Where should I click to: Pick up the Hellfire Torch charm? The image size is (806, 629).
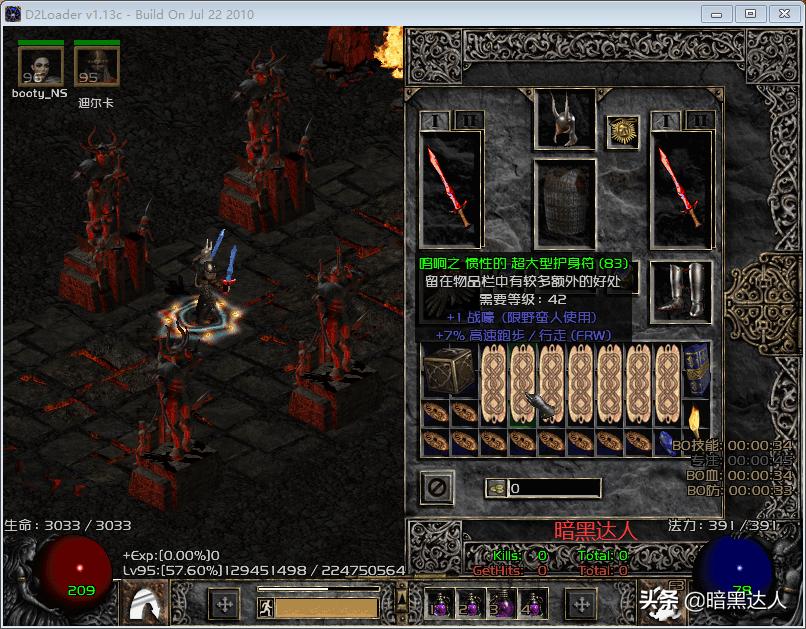(696, 414)
